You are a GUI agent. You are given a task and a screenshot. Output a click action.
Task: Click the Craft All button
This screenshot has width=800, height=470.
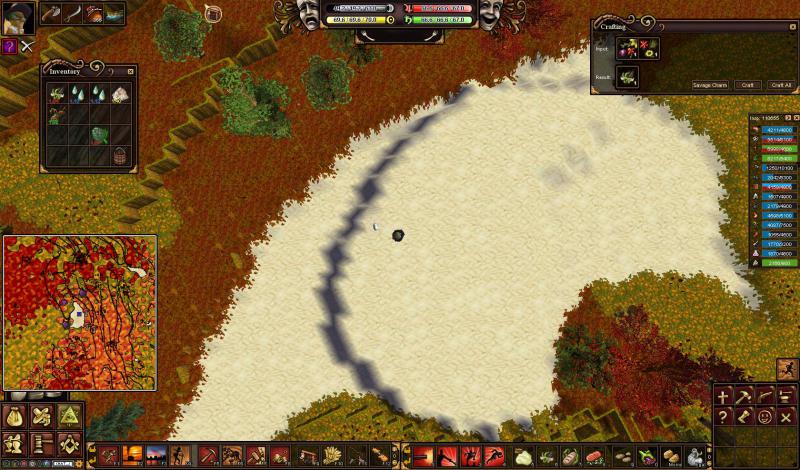click(781, 85)
